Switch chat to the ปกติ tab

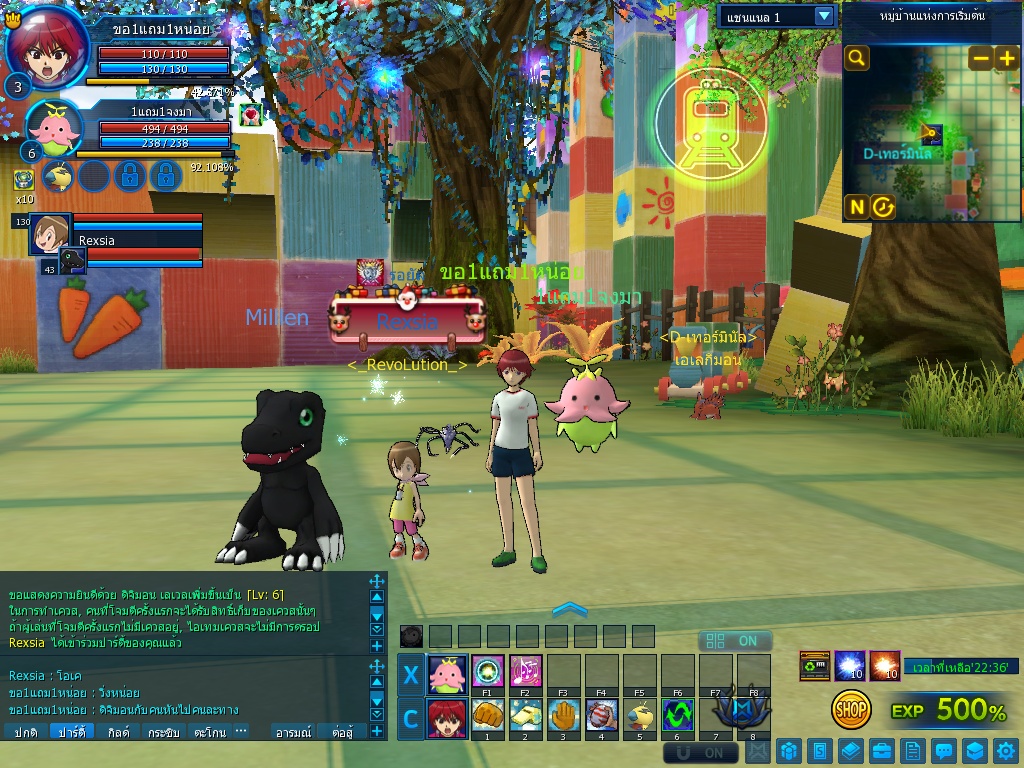coord(26,732)
